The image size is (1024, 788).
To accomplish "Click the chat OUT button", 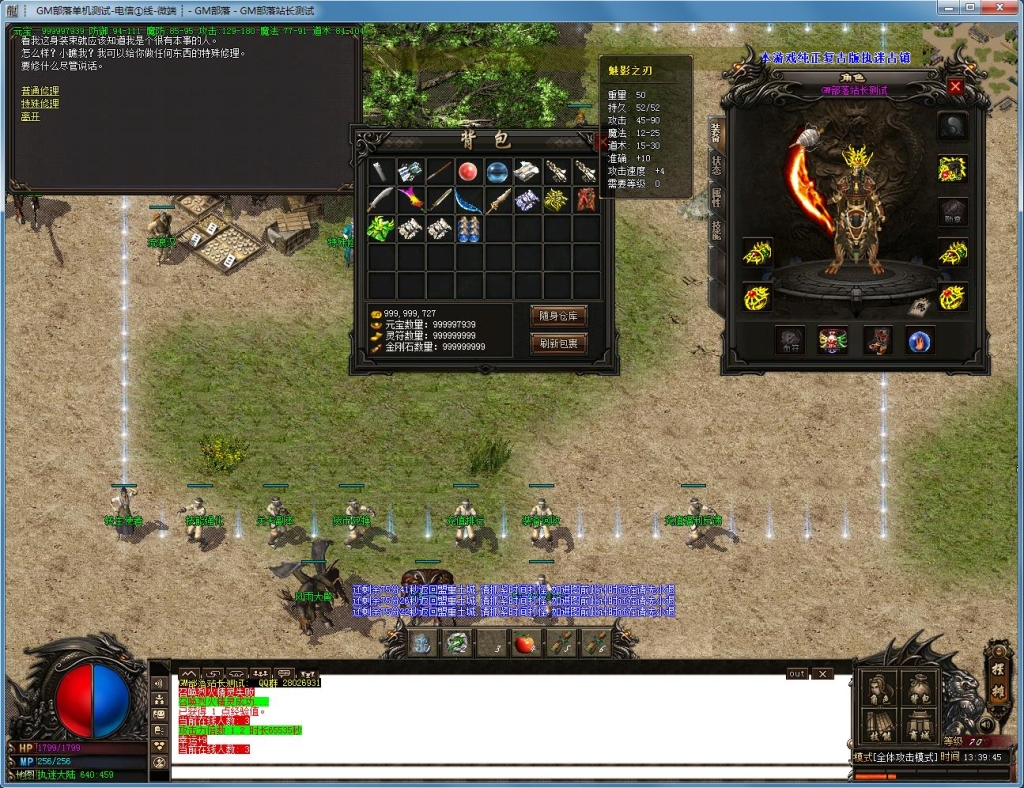I will click(797, 674).
